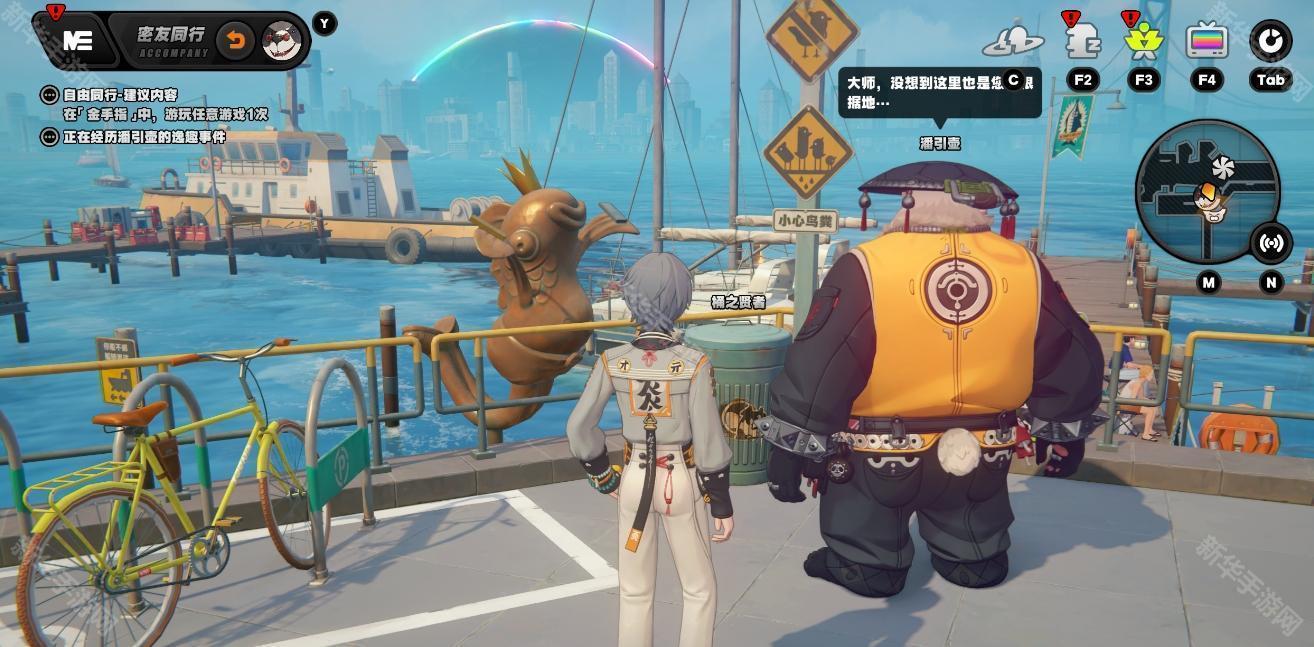Open the ME profile menu
1314x647 pixels.
(77, 40)
